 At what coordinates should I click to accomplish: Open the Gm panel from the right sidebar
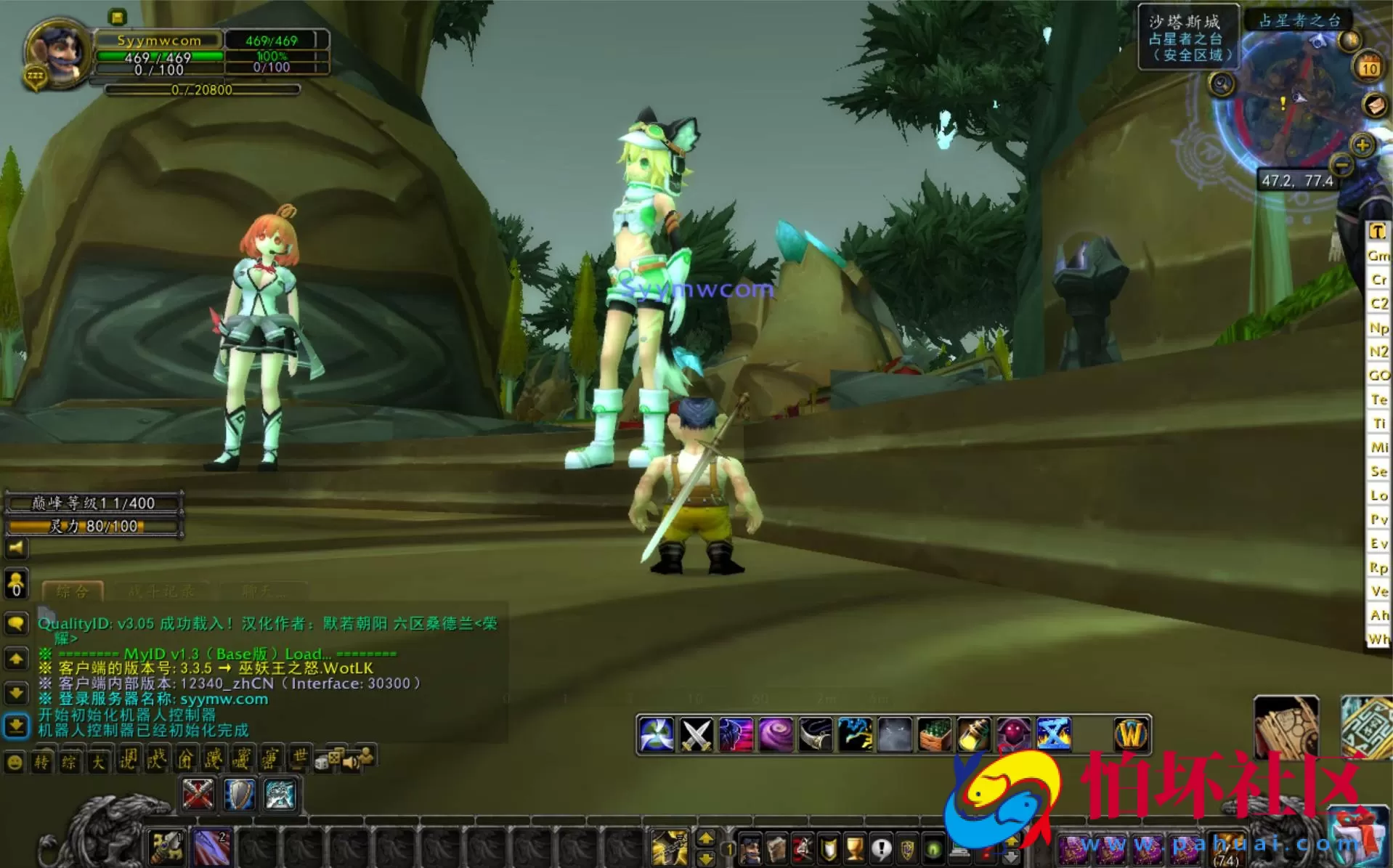tap(1377, 256)
